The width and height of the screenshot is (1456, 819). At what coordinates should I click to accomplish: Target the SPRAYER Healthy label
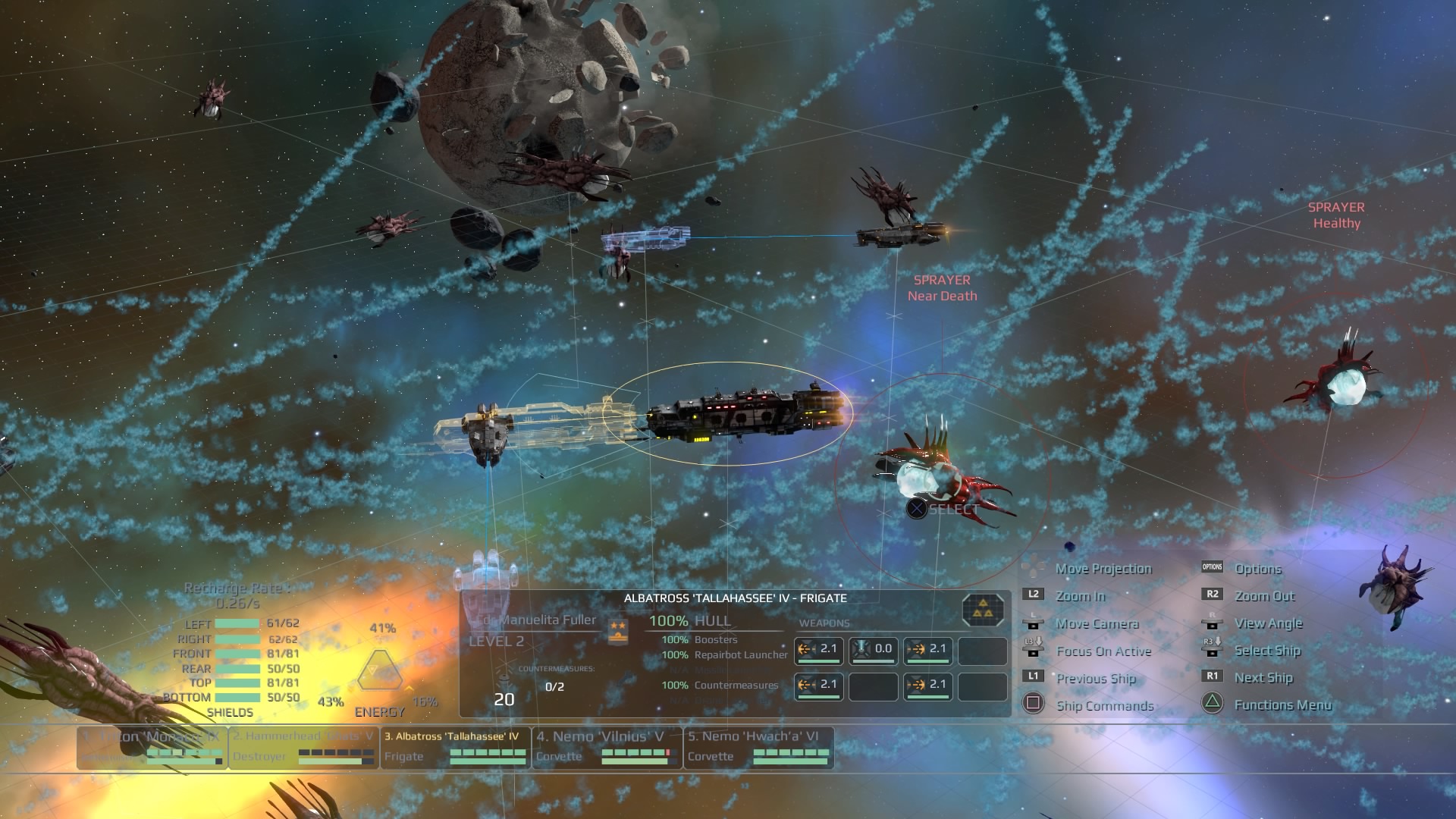tap(1336, 215)
